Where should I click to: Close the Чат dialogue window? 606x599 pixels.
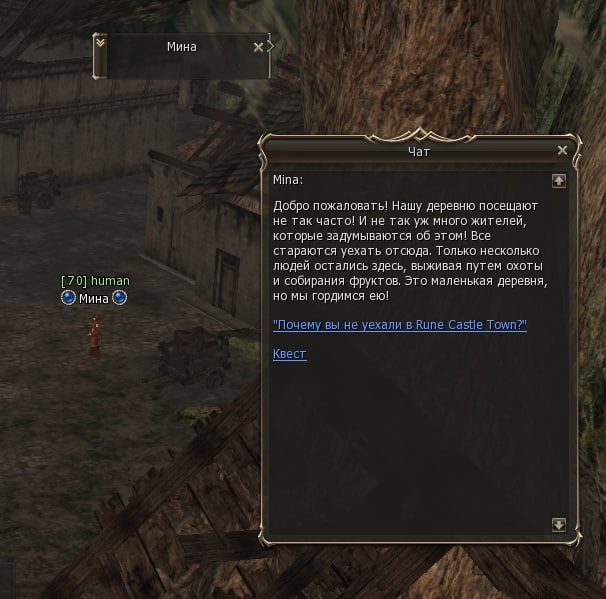(x=562, y=150)
